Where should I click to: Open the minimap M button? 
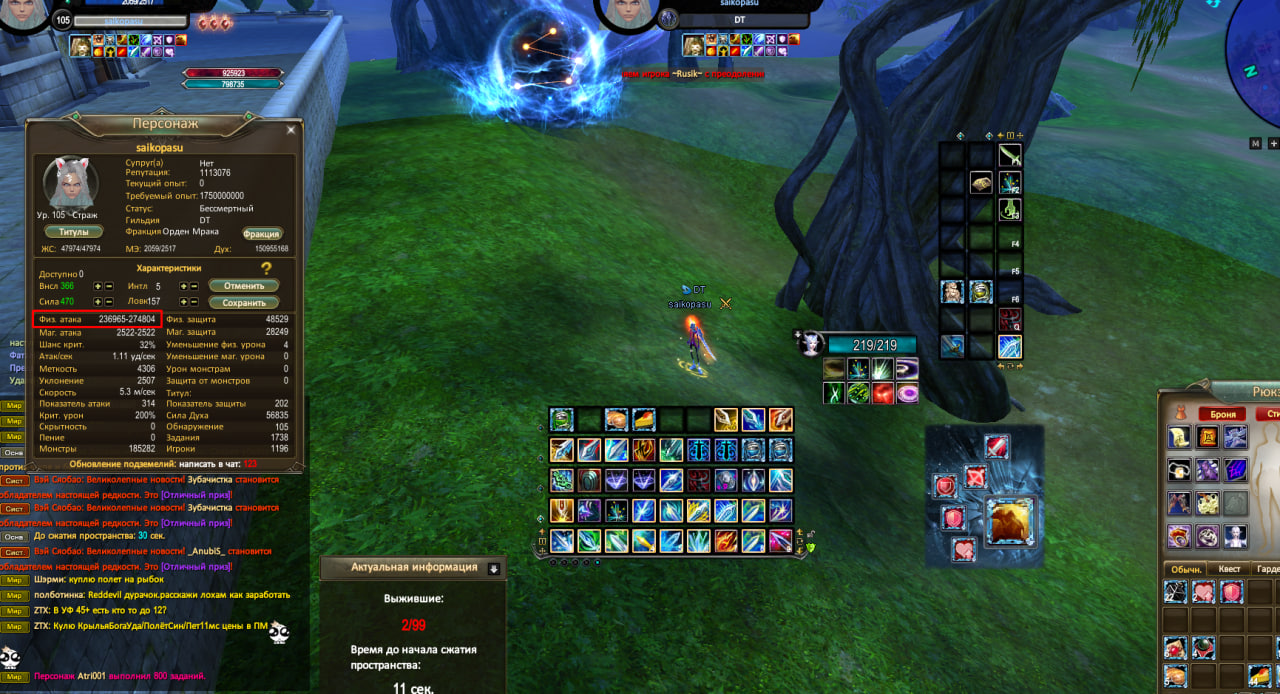coord(1255,143)
